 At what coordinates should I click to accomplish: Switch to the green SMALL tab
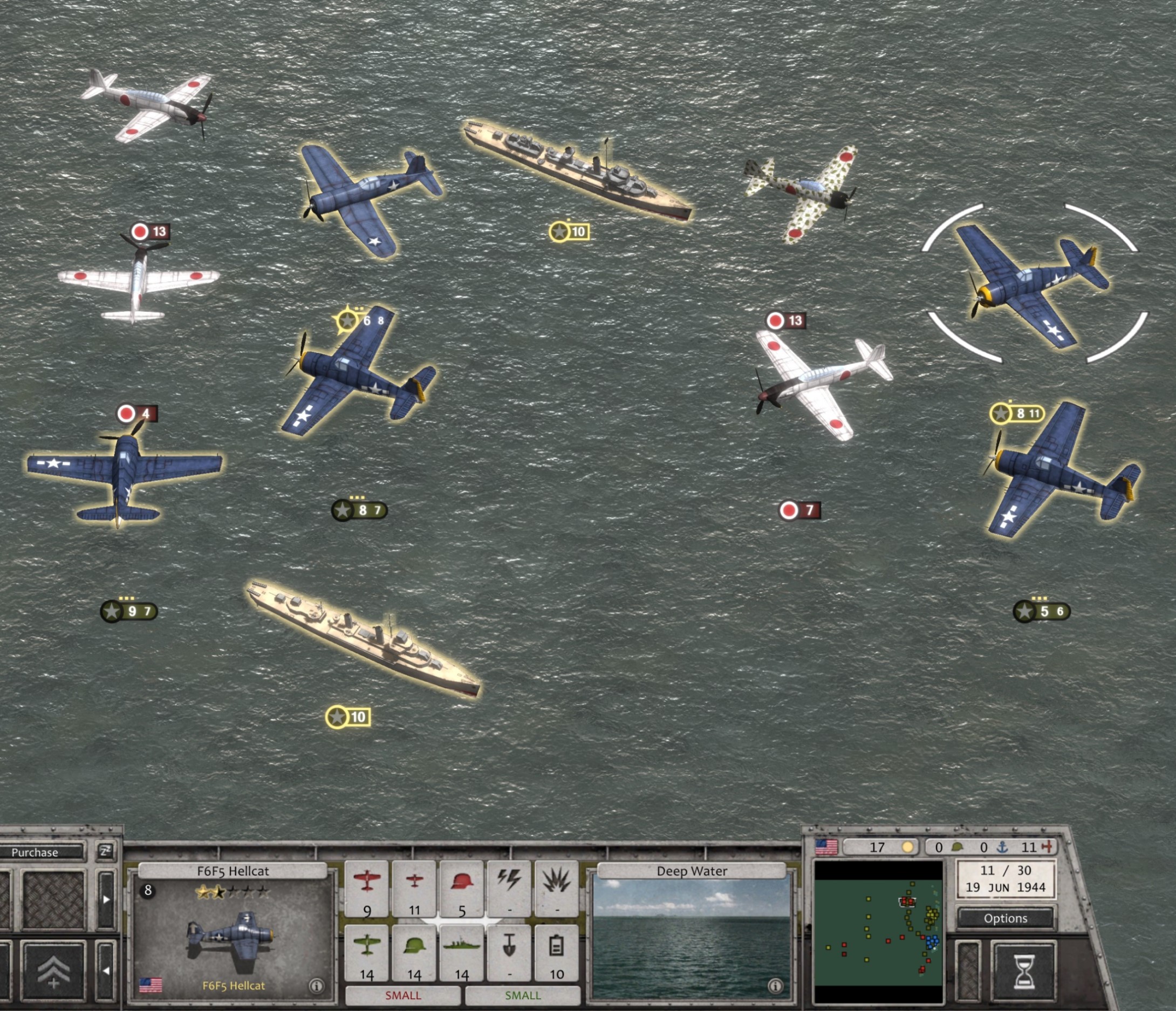coord(523,995)
